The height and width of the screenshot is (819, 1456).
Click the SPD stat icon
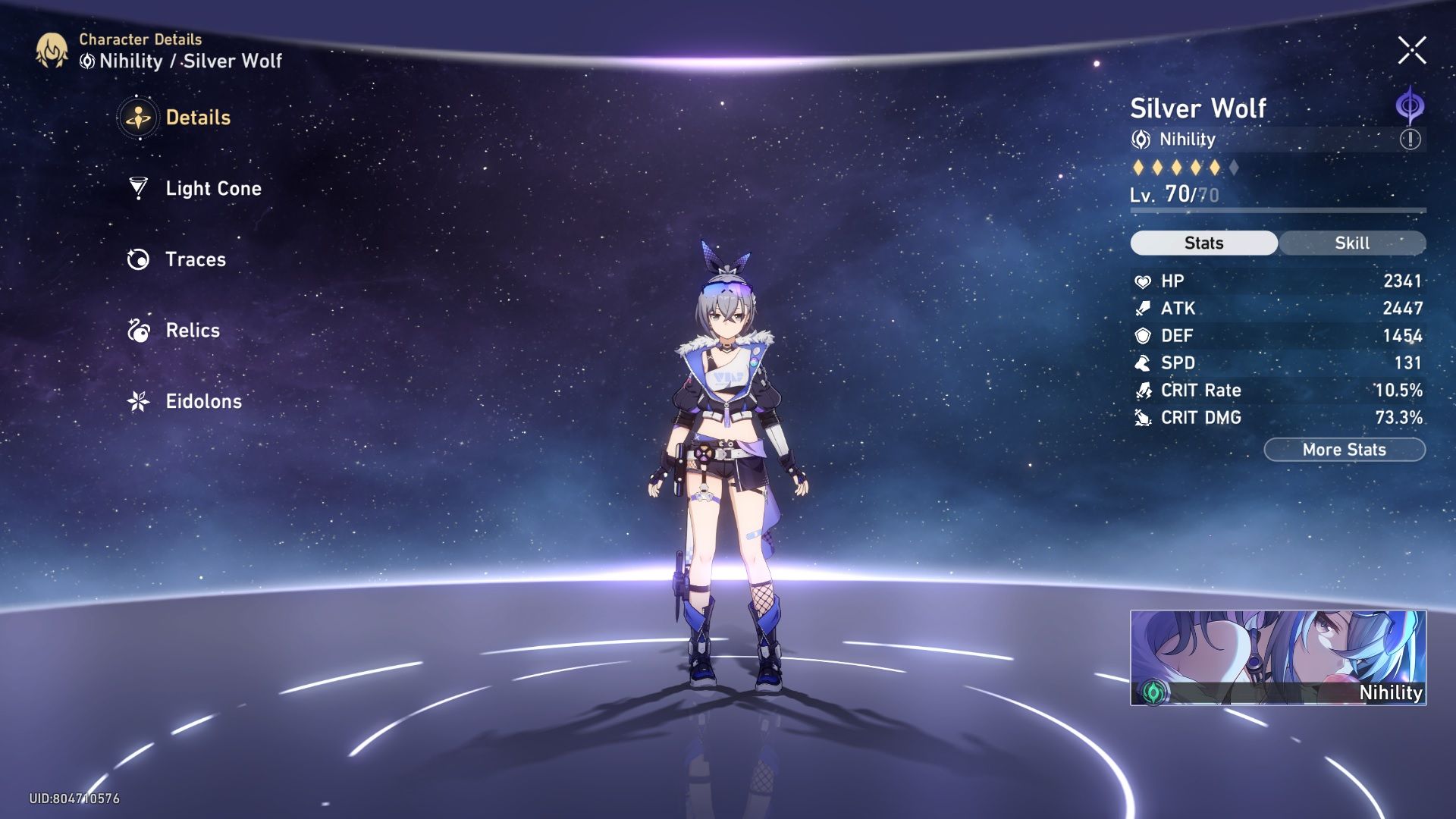(1144, 363)
